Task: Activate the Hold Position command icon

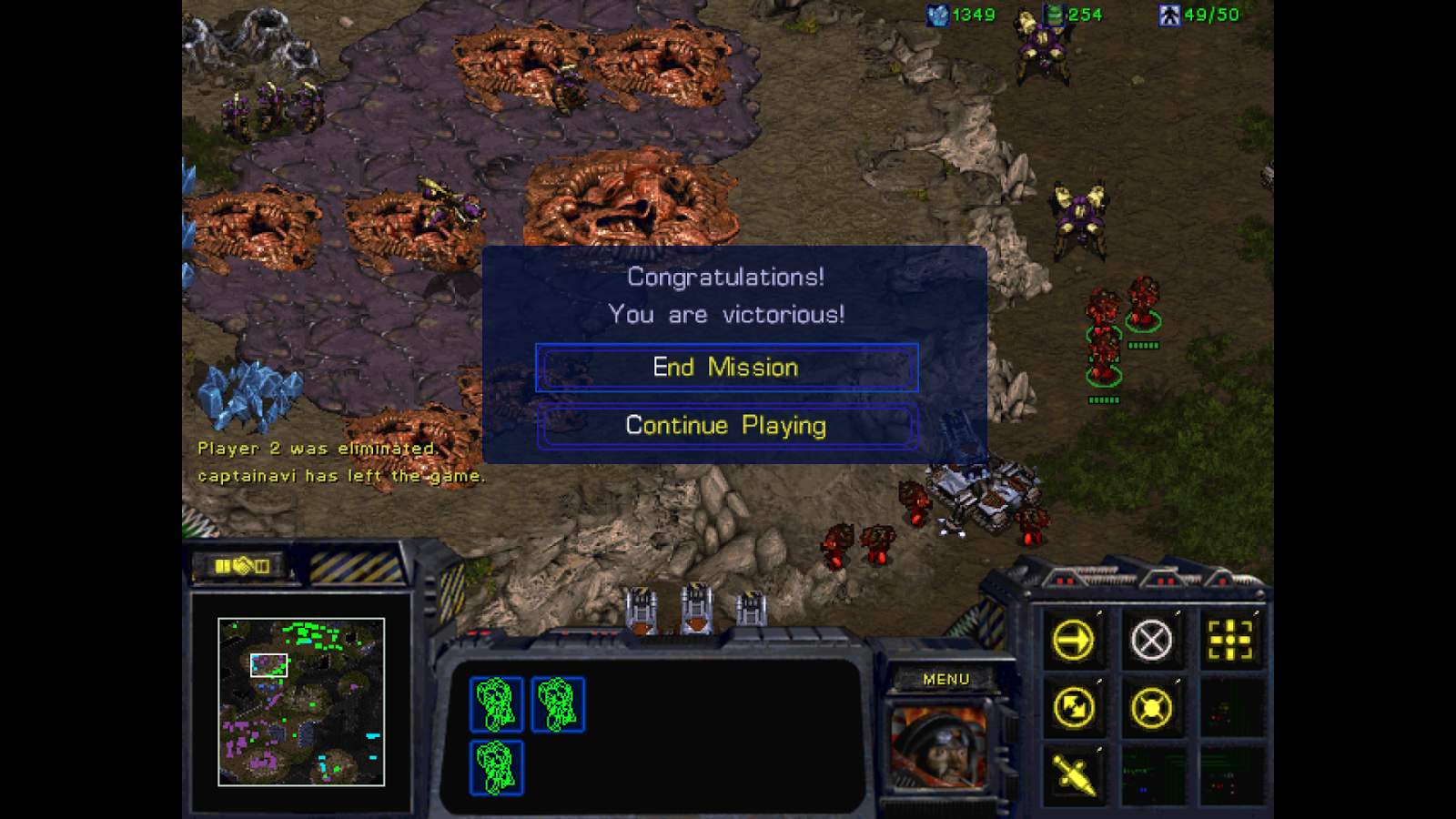Action: [x=1152, y=706]
